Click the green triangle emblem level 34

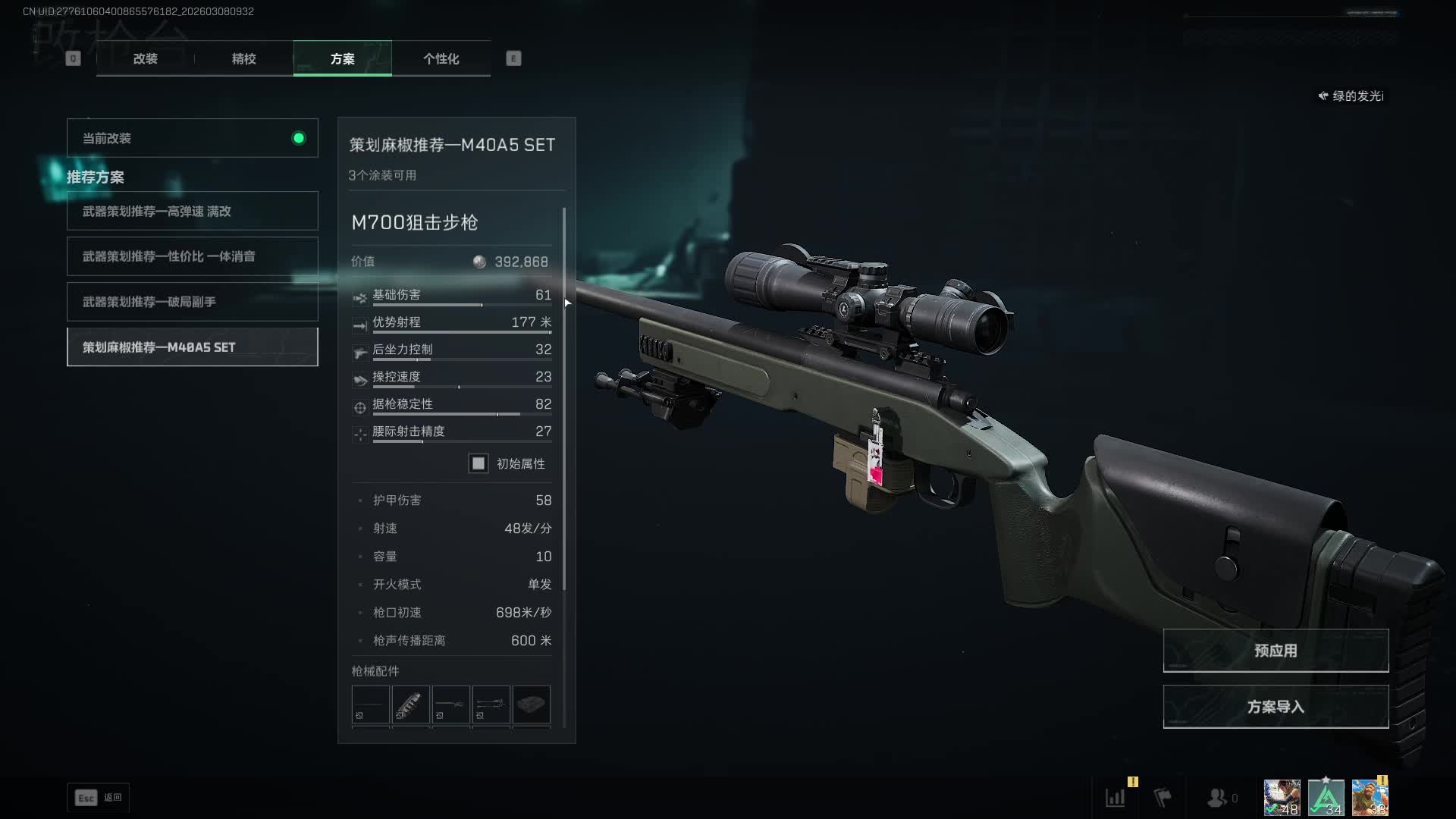(1326, 798)
